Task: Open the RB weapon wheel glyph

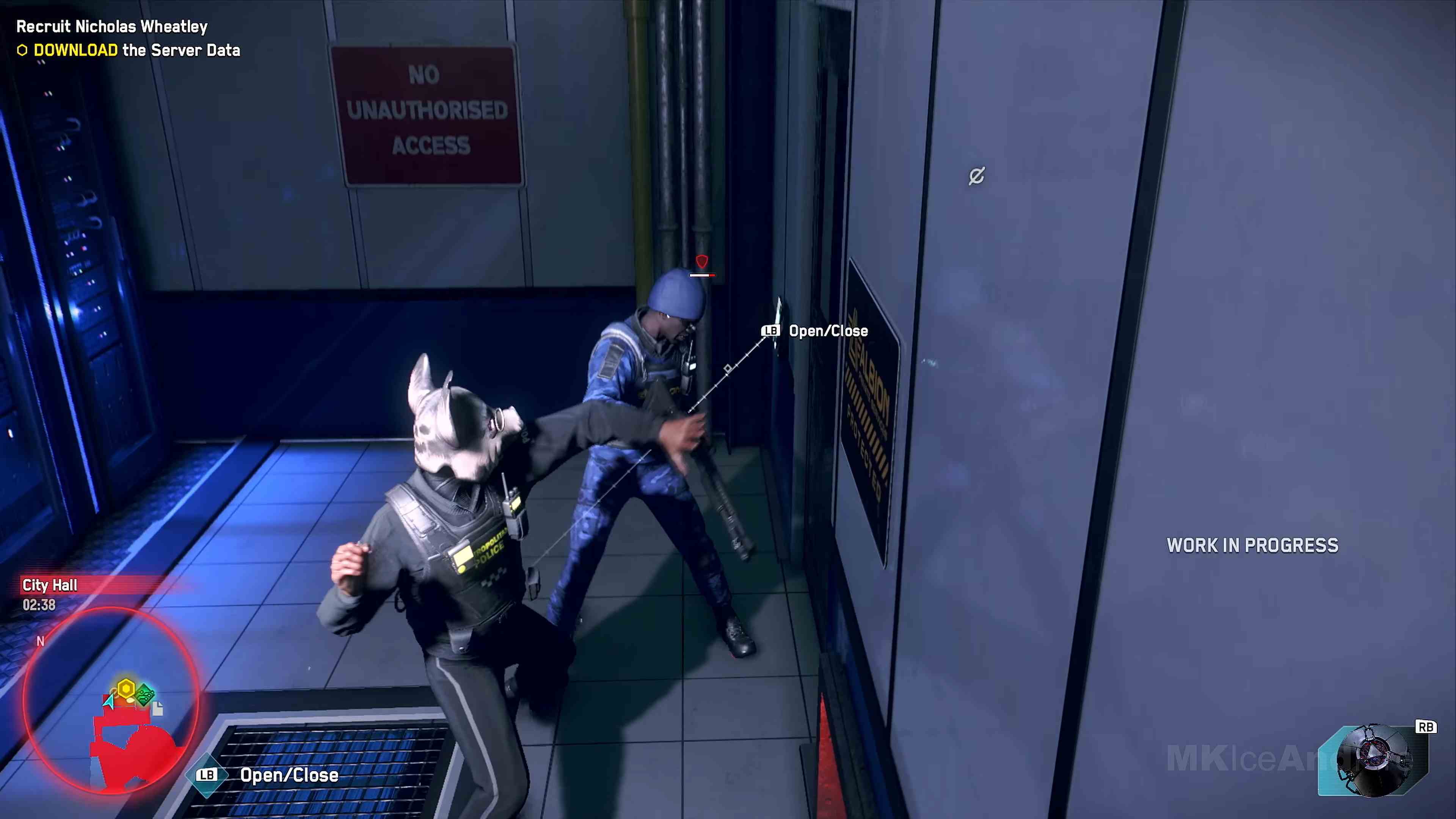Action: tap(1426, 726)
